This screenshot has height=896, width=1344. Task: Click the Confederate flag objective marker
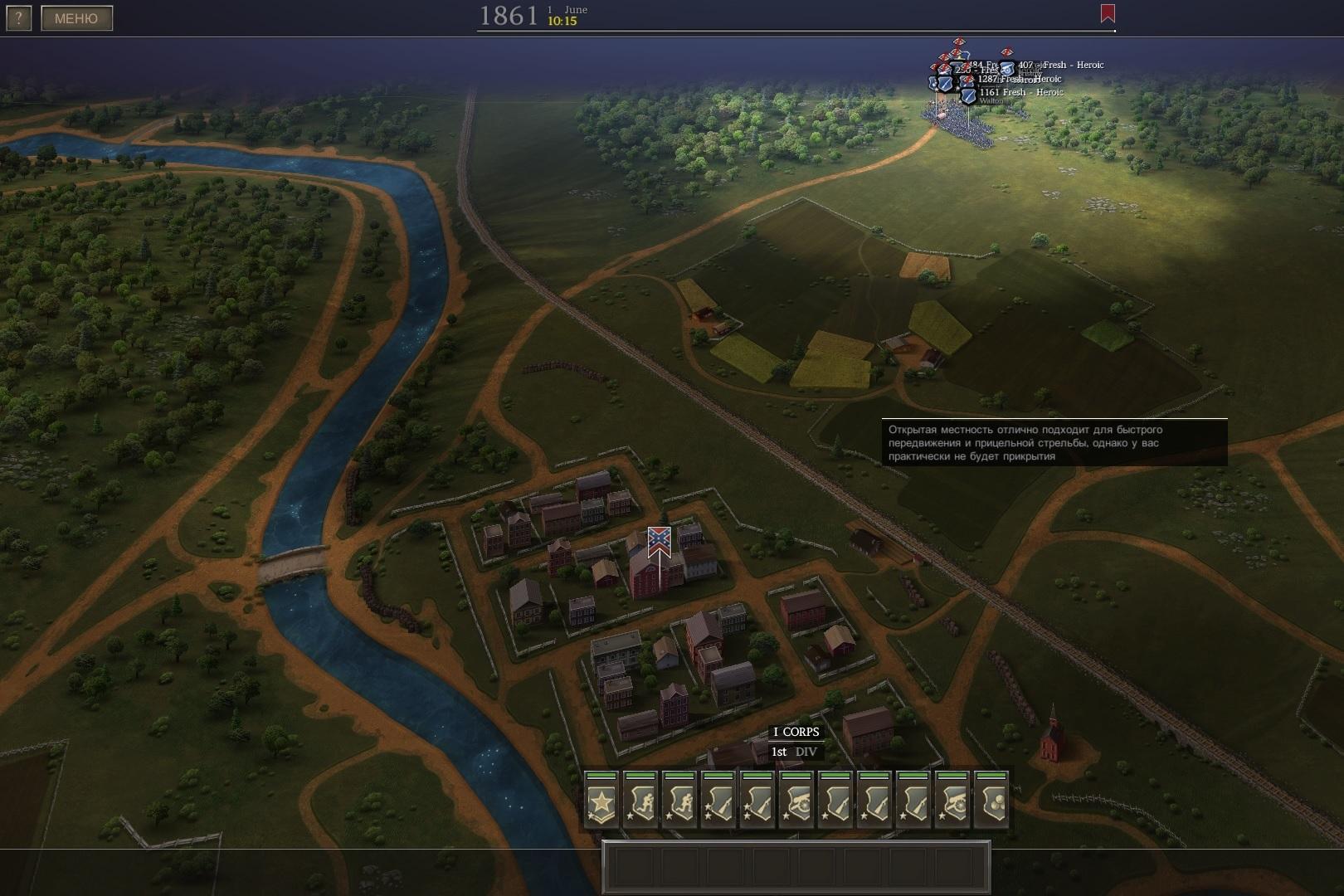pyautogui.click(x=660, y=541)
